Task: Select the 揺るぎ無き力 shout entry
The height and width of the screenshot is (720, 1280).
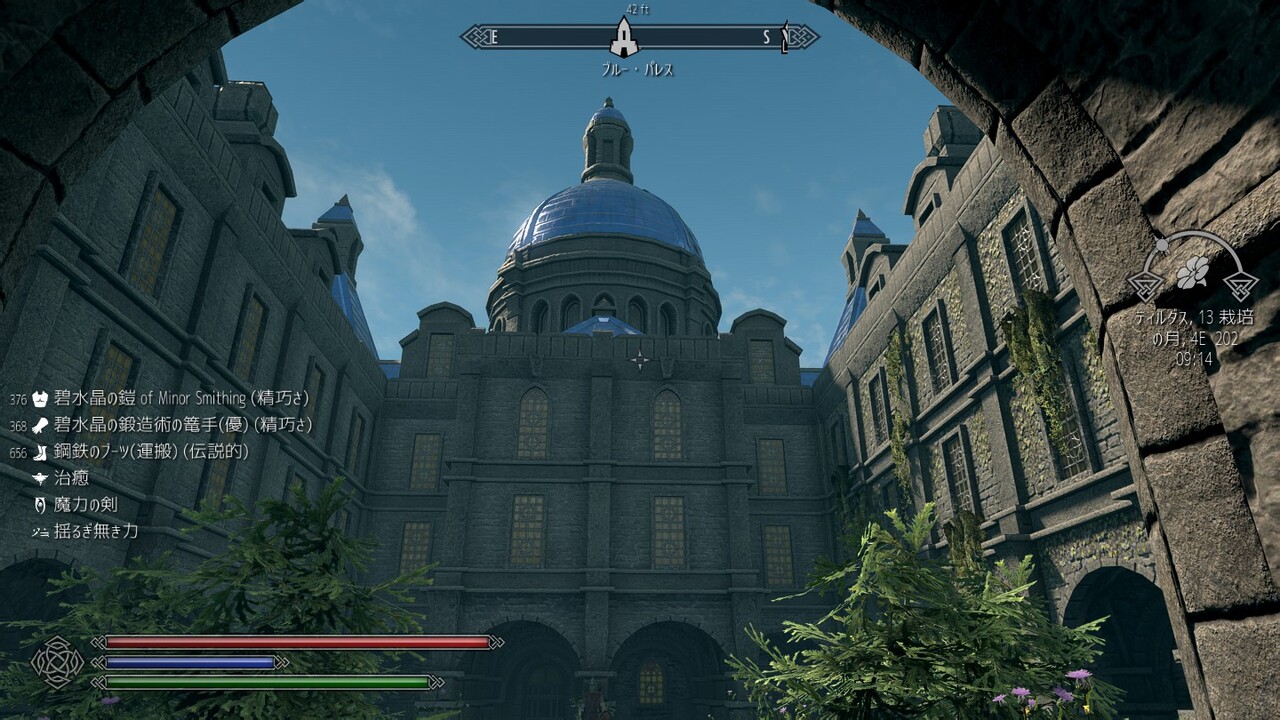Action: tap(96, 531)
